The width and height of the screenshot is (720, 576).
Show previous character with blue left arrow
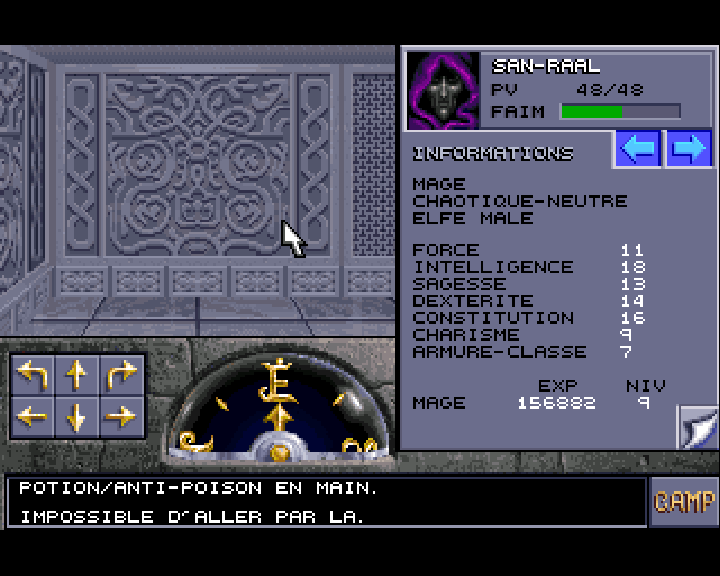(x=638, y=150)
